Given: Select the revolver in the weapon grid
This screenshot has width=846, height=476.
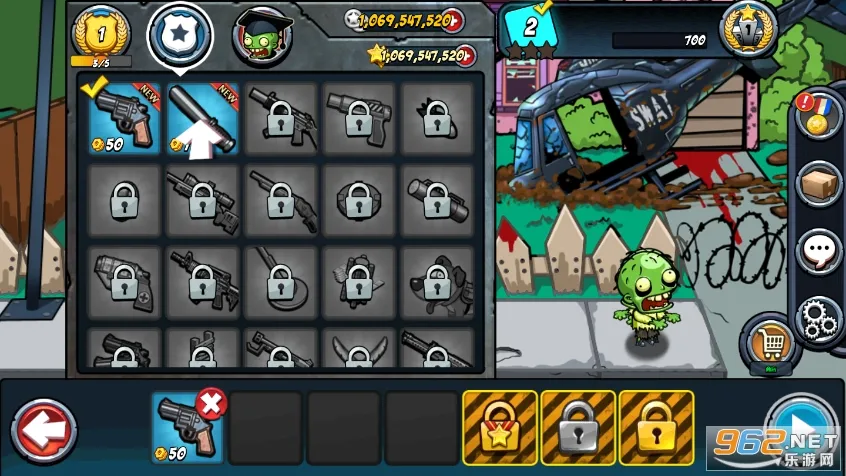Looking at the screenshot, I should [x=124, y=119].
